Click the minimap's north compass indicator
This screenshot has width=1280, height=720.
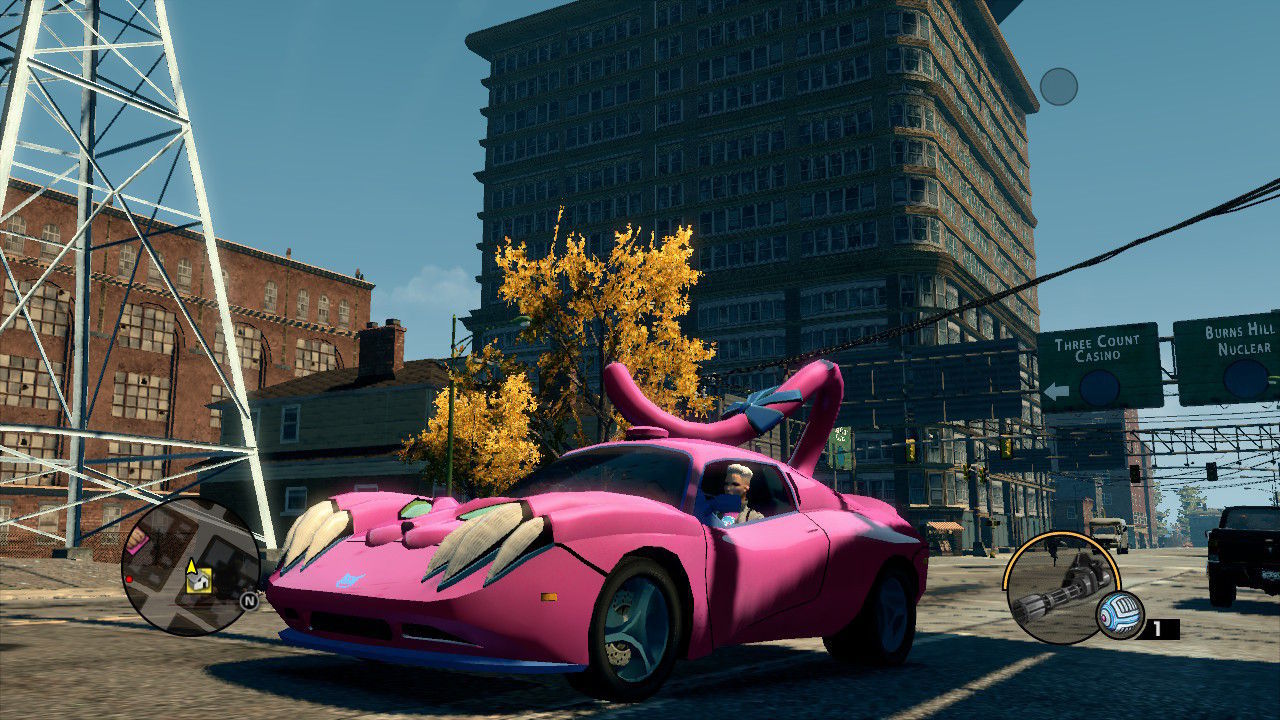[x=248, y=601]
